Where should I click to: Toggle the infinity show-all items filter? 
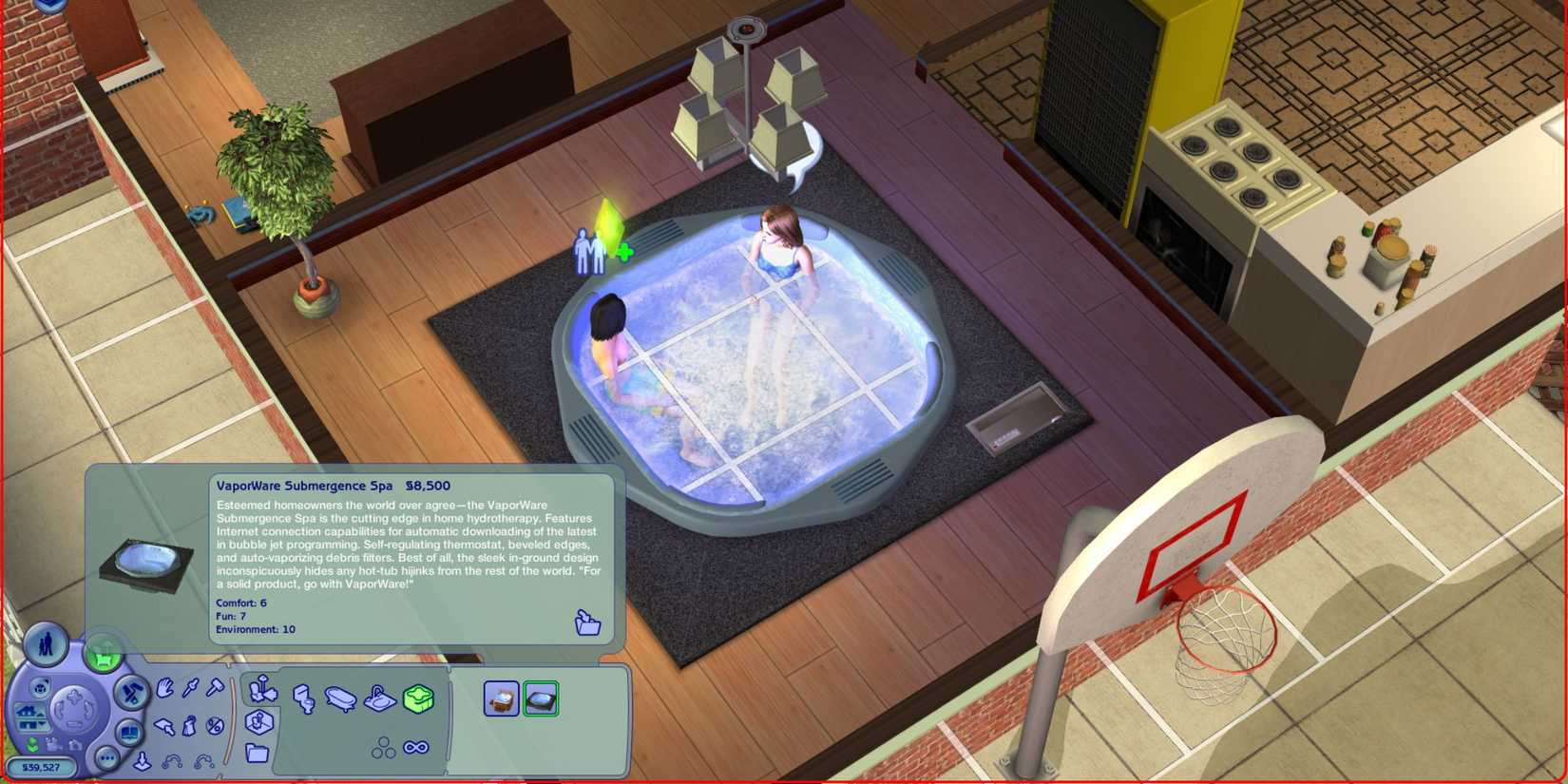(x=415, y=747)
